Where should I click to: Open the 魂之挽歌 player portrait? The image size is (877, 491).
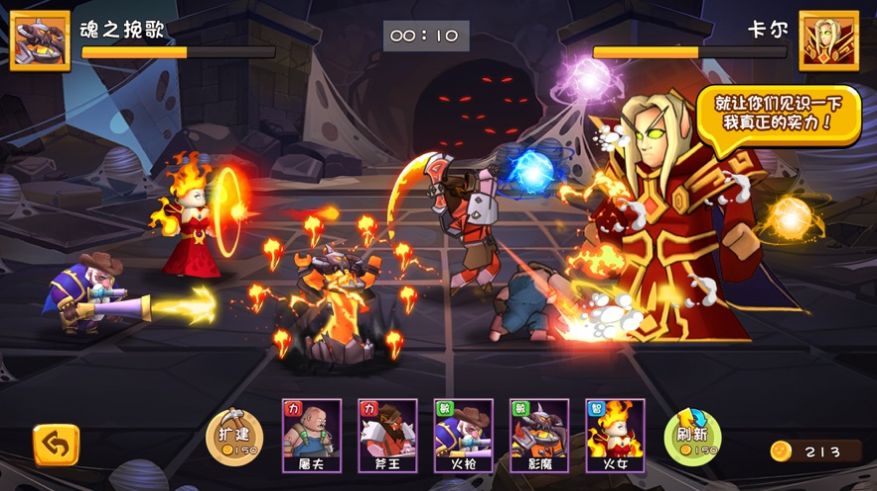click(x=40, y=41)
